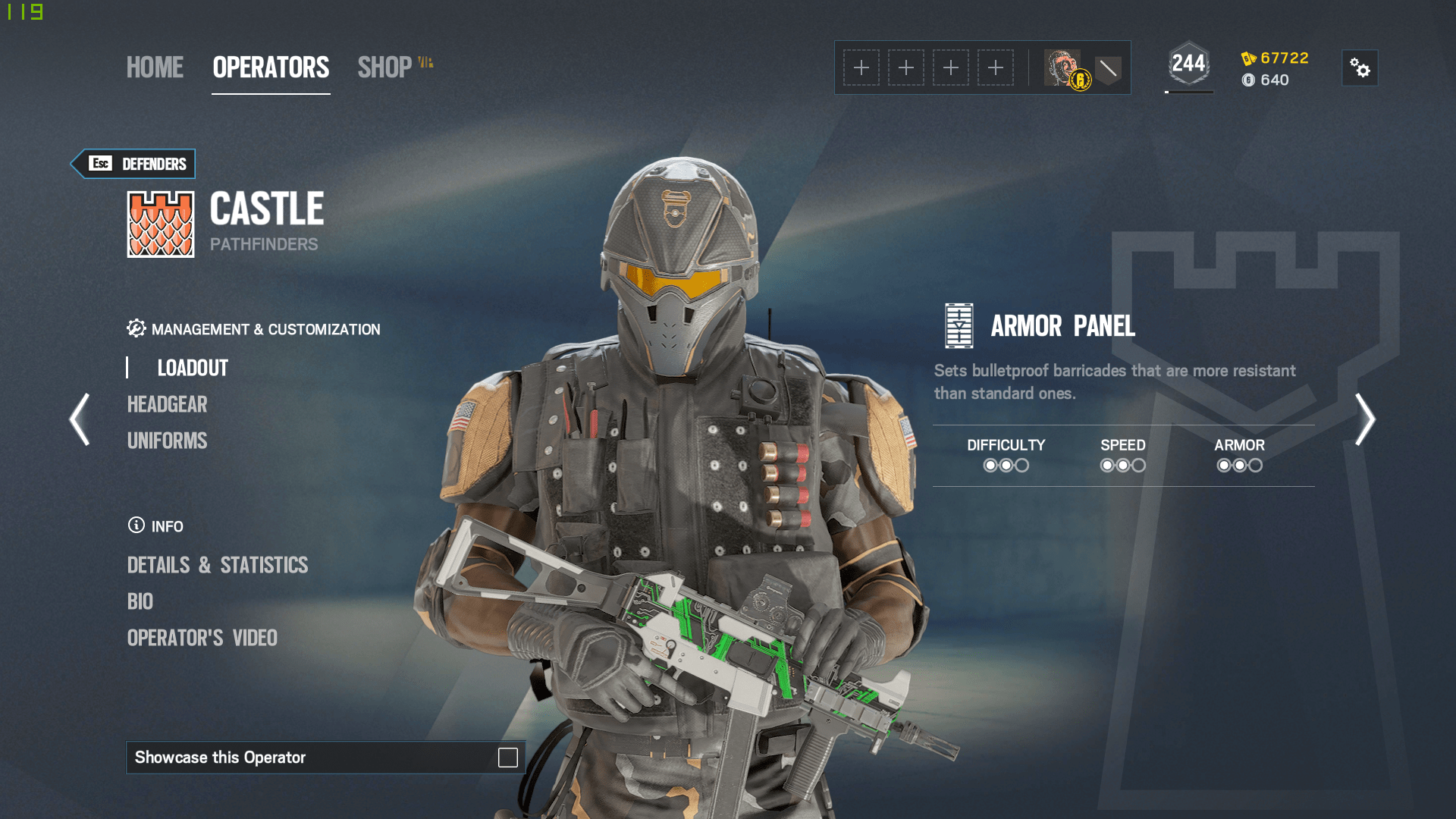Navigate to the previous operator with left arrow
1456x819 pixels.
click(x=79, y=419)
